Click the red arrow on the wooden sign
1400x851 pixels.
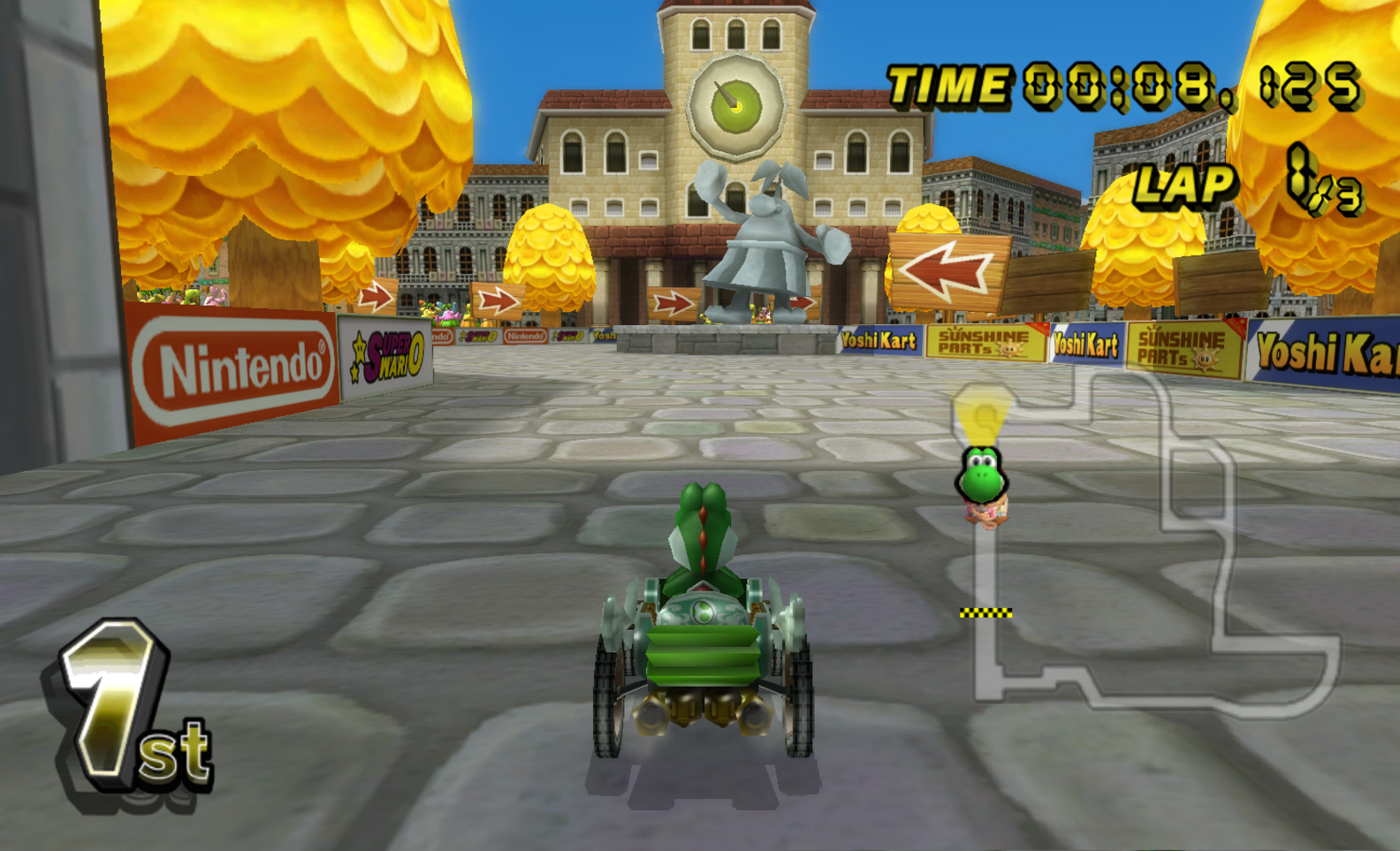946,265
